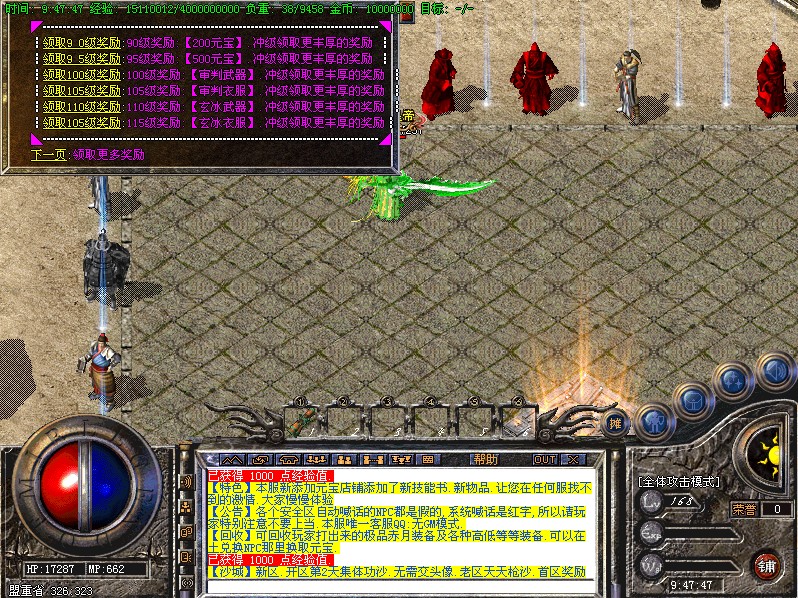The height and width of the screenshot is (598, 798).
Task: Open the 摊 stall button
Action: (x=617, y=420)
